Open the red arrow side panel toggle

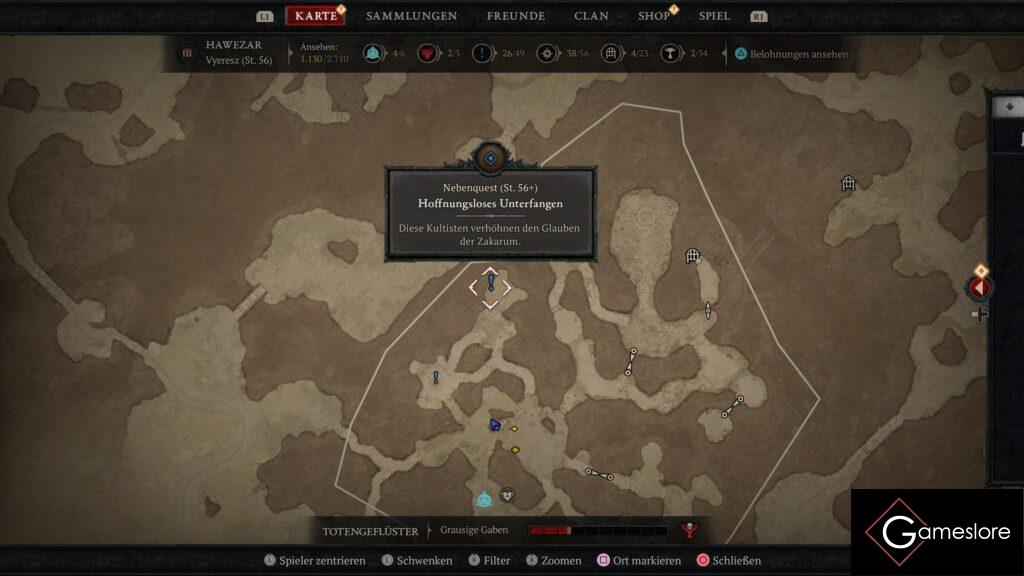pyautogui.click(x=979, y=288)
